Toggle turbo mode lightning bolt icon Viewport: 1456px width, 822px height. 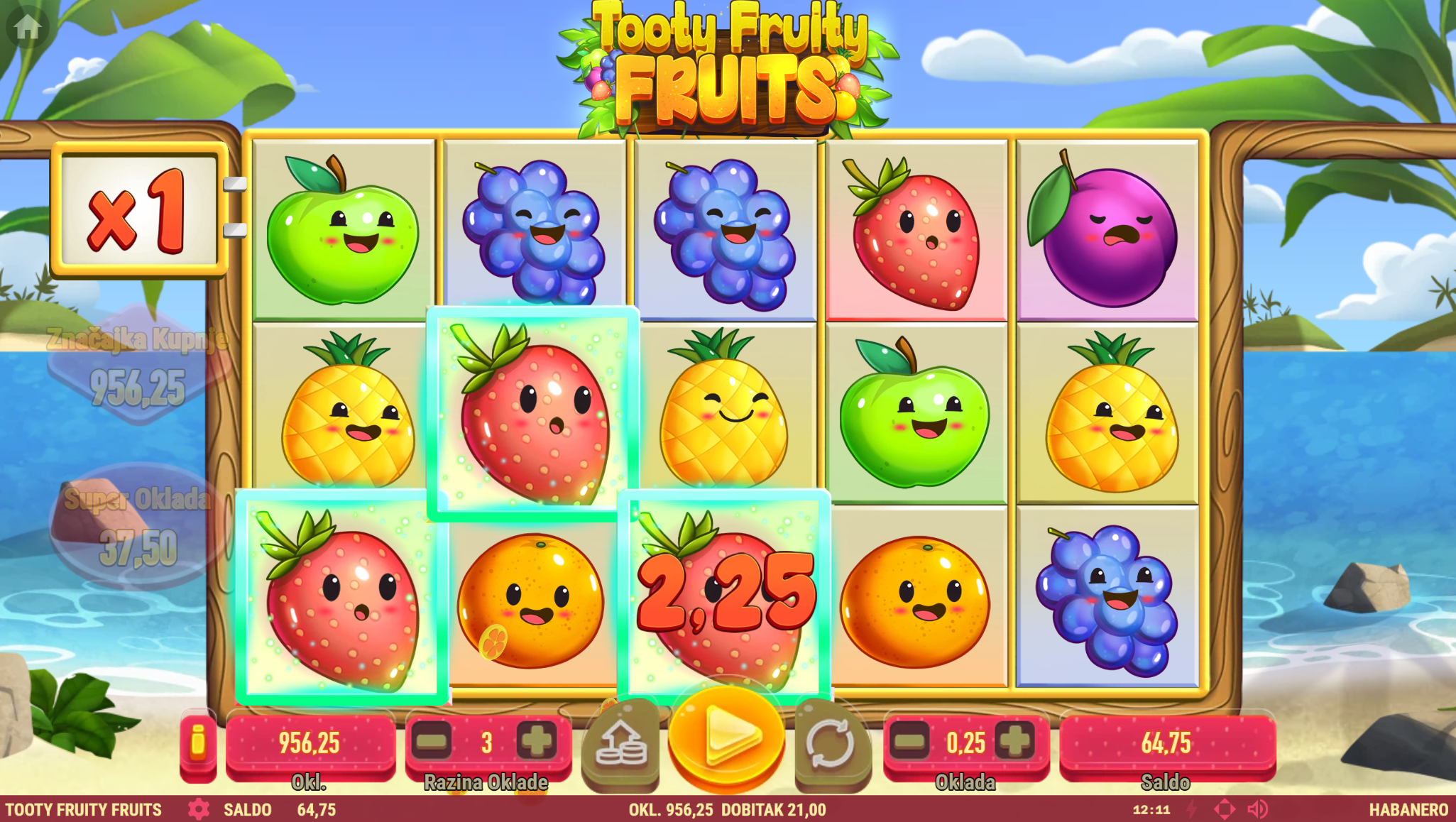[x=1192, y=809]
